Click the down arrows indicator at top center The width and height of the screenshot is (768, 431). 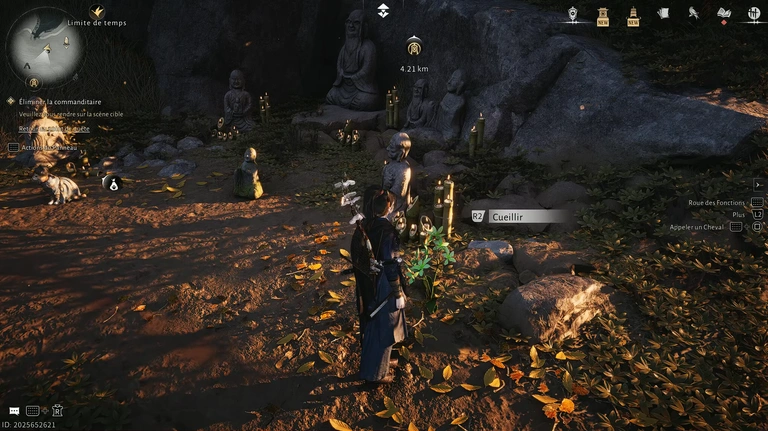coord(383,10)
